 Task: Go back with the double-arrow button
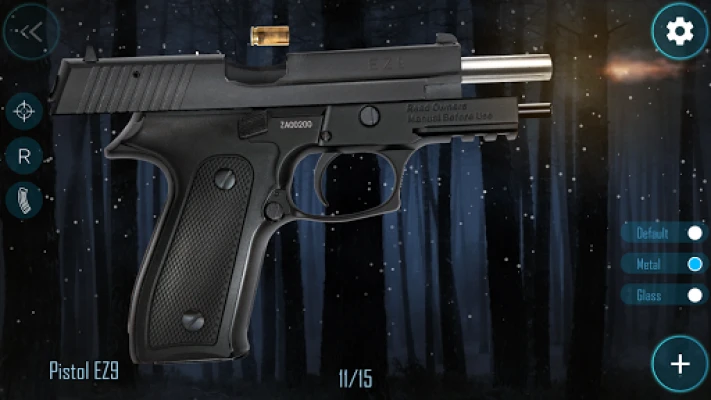(30, 31)
